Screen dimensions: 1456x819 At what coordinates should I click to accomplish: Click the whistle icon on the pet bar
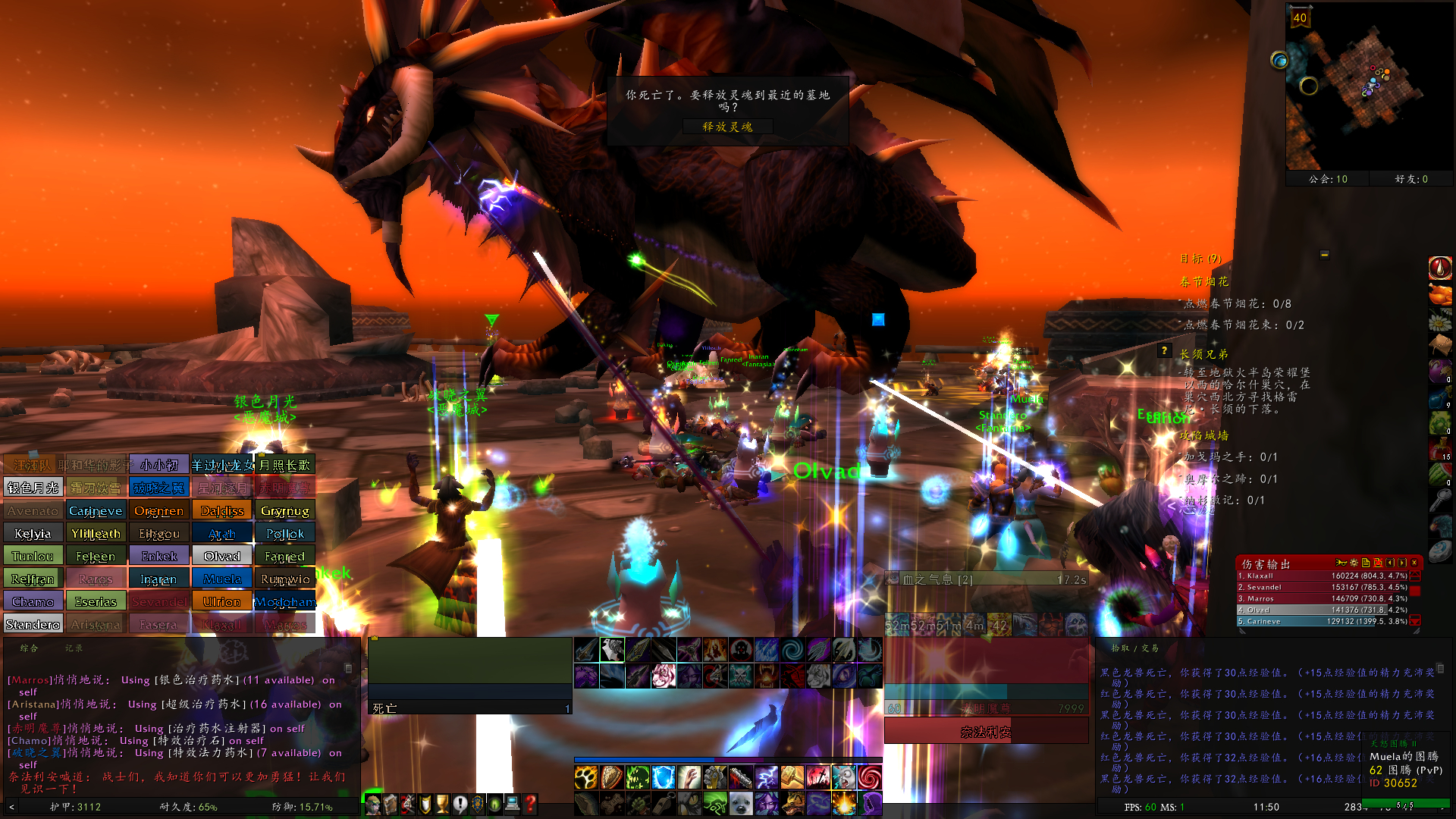click(x=664, y=805)
